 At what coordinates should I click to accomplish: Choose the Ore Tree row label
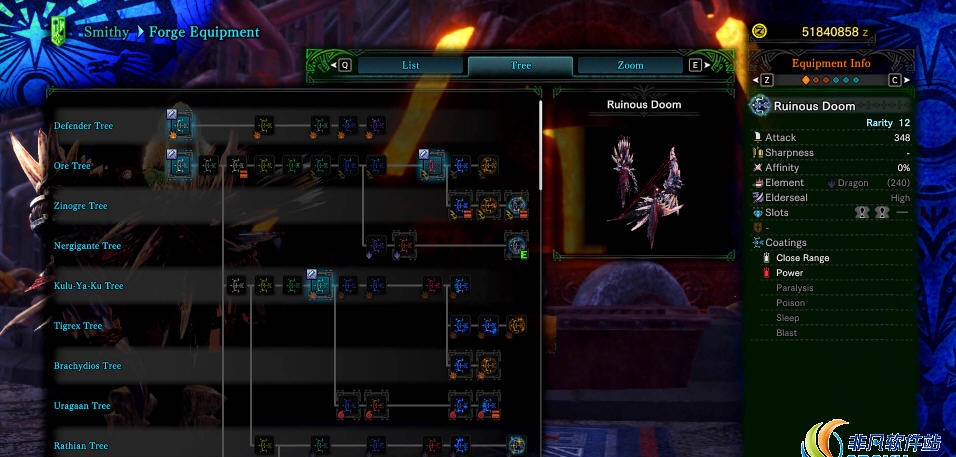72,166
